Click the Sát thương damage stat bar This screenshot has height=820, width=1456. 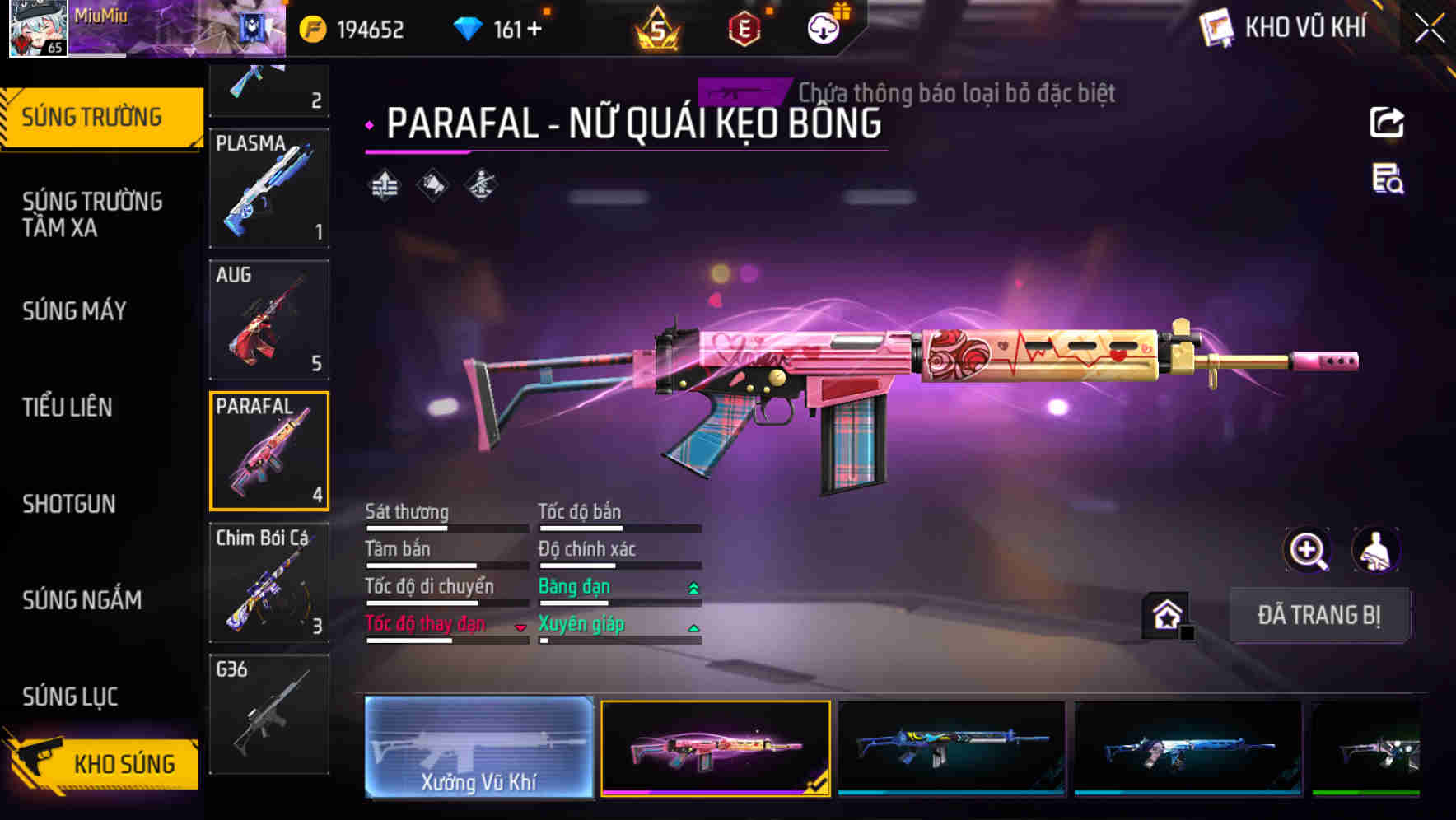(445, 527)
